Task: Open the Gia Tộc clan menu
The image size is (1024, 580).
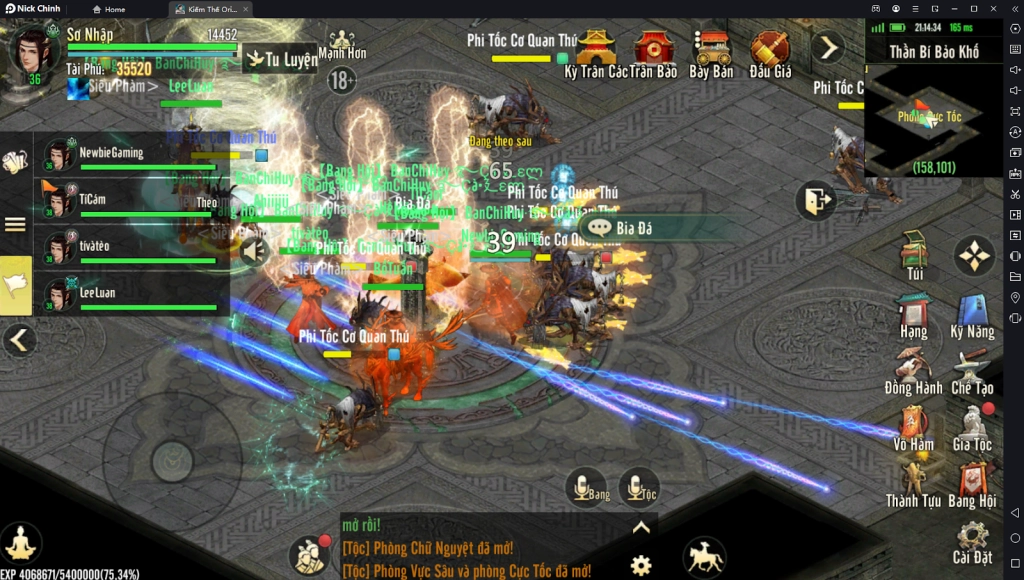Action: tap(972, 426)
